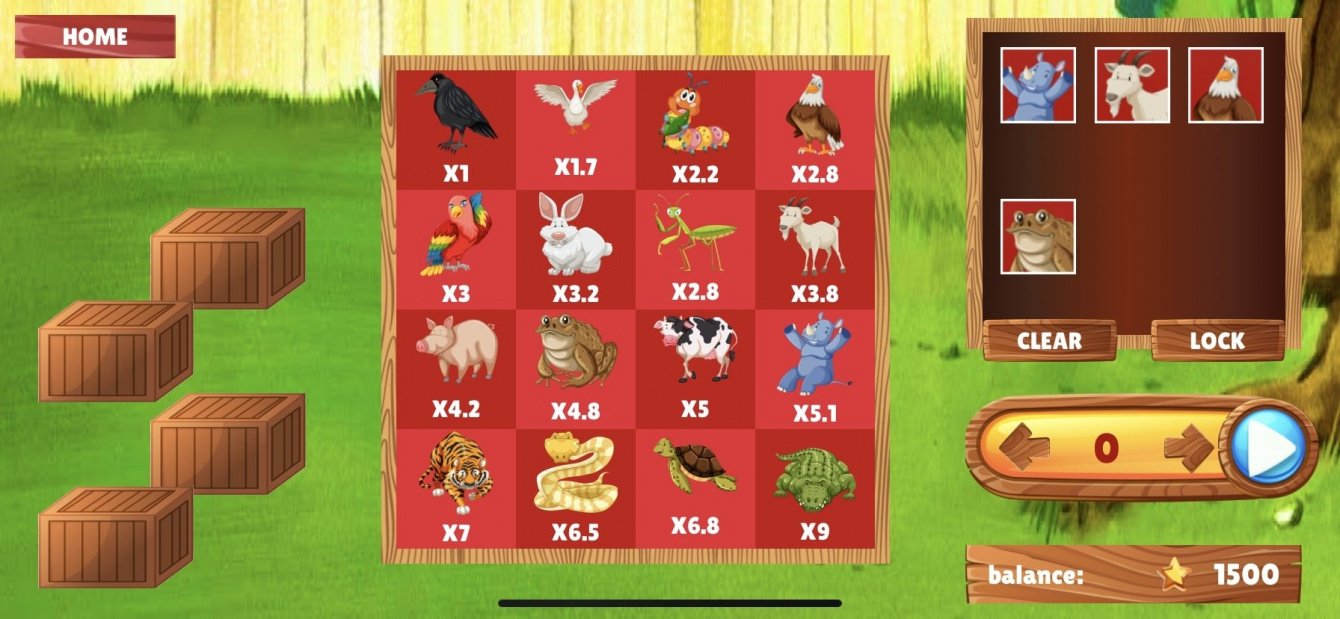Select the pig X4.2 tile
Screen dimensions: 1340x619
tap(456, 367)
